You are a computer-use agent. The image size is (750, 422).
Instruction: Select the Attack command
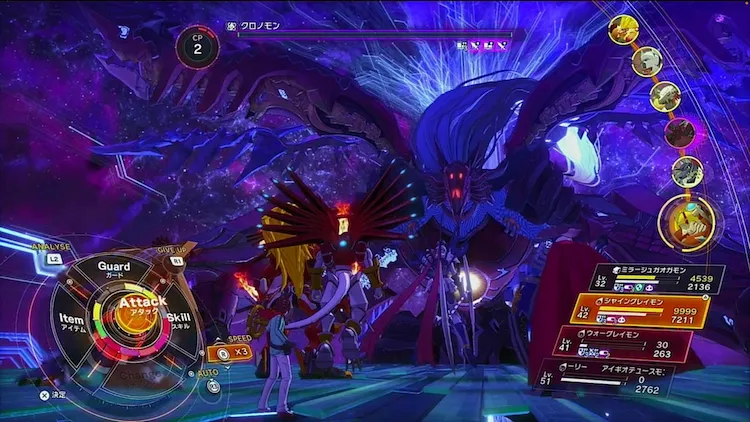coord(142,304)
